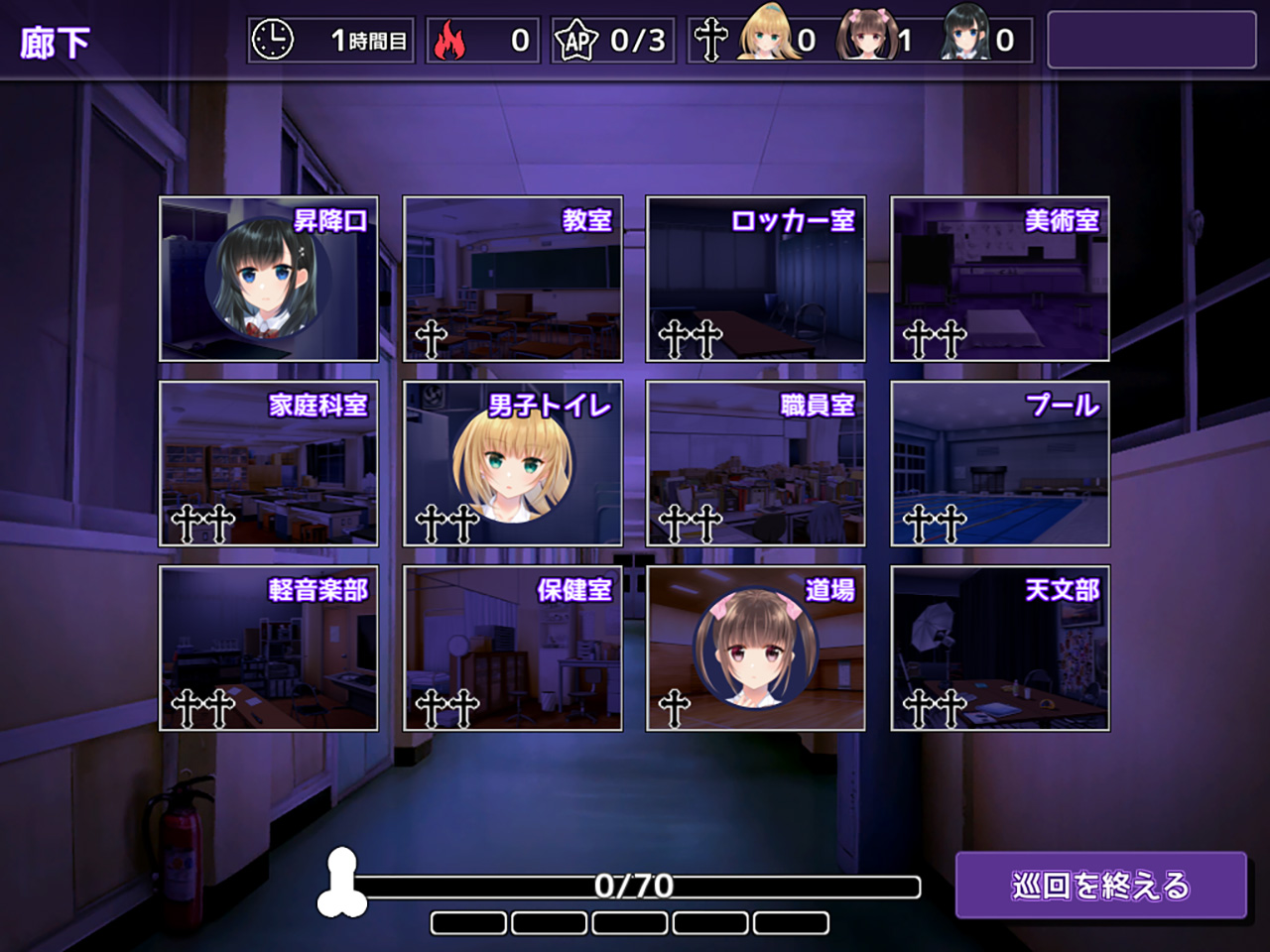
Task: Visit the 軽音楽部 club room
Action: point(269,649)
